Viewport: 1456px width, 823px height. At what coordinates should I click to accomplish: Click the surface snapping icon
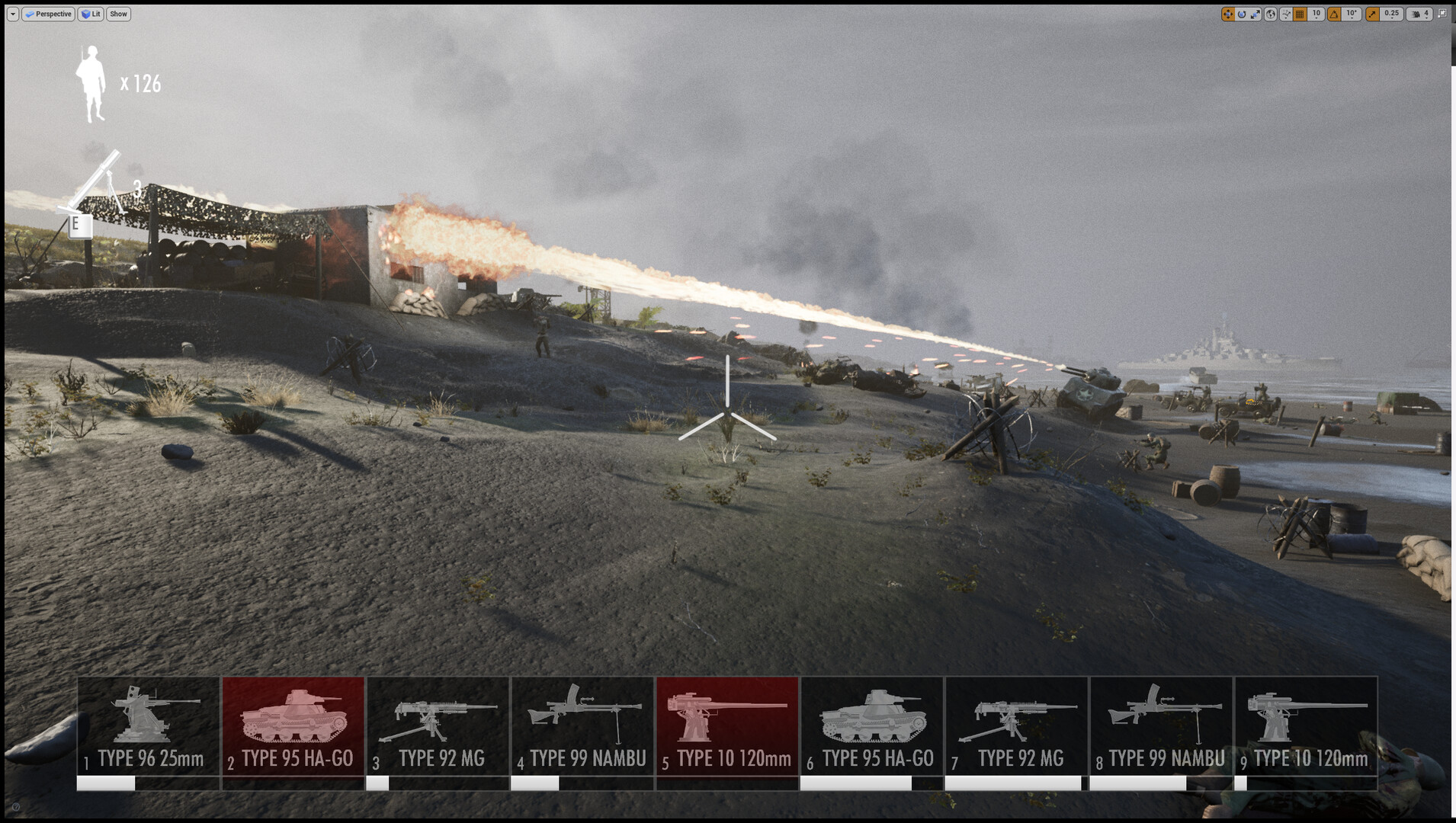[1285, 14]
